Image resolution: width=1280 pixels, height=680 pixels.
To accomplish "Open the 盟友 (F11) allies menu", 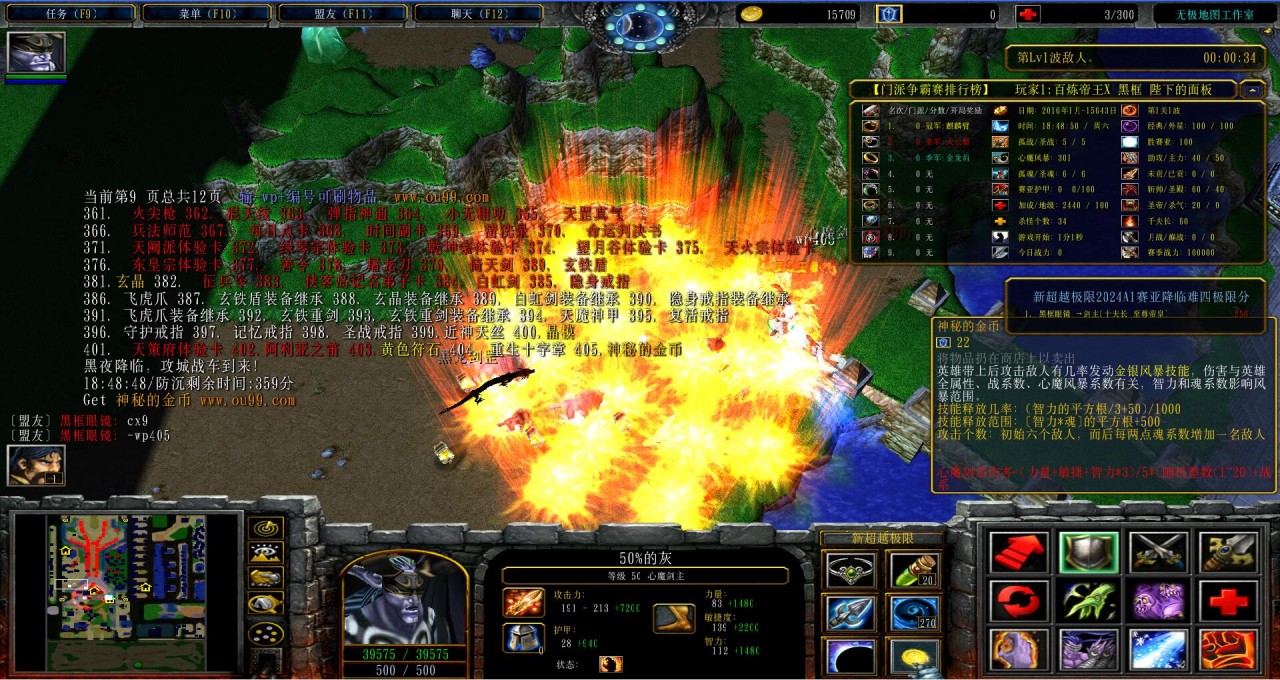I will point(341,13).
